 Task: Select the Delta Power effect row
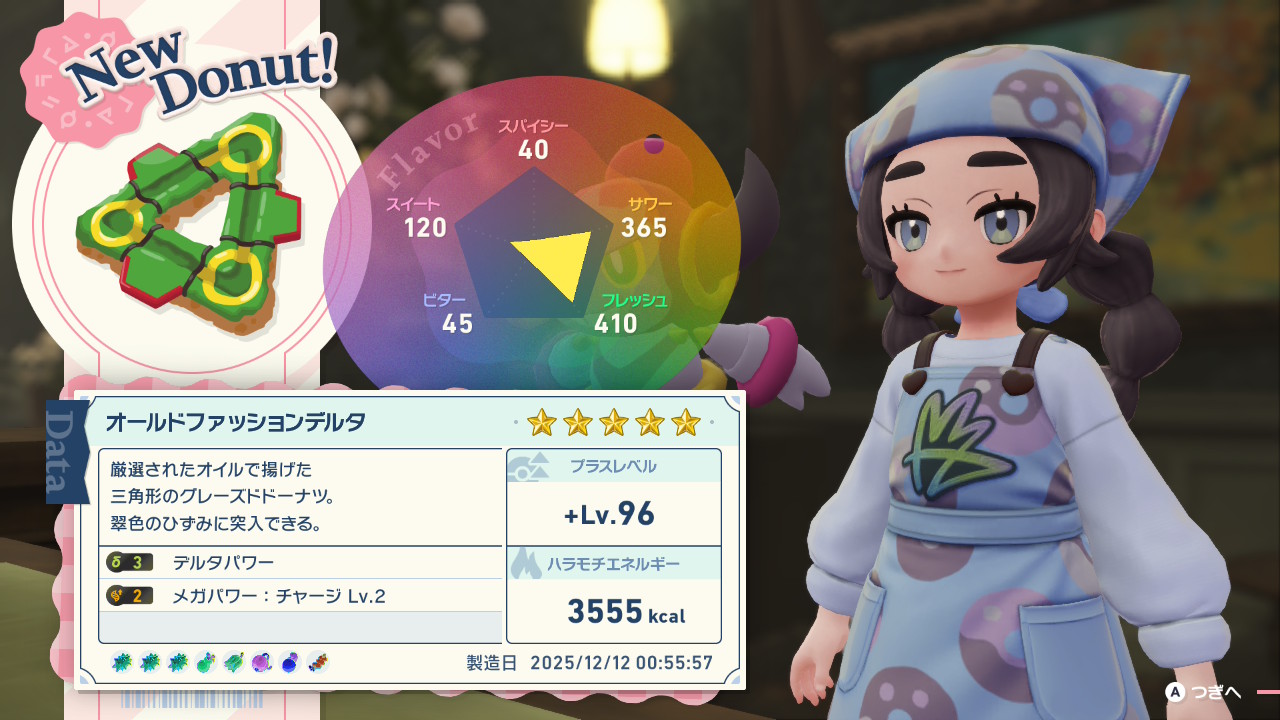[300, 562]
